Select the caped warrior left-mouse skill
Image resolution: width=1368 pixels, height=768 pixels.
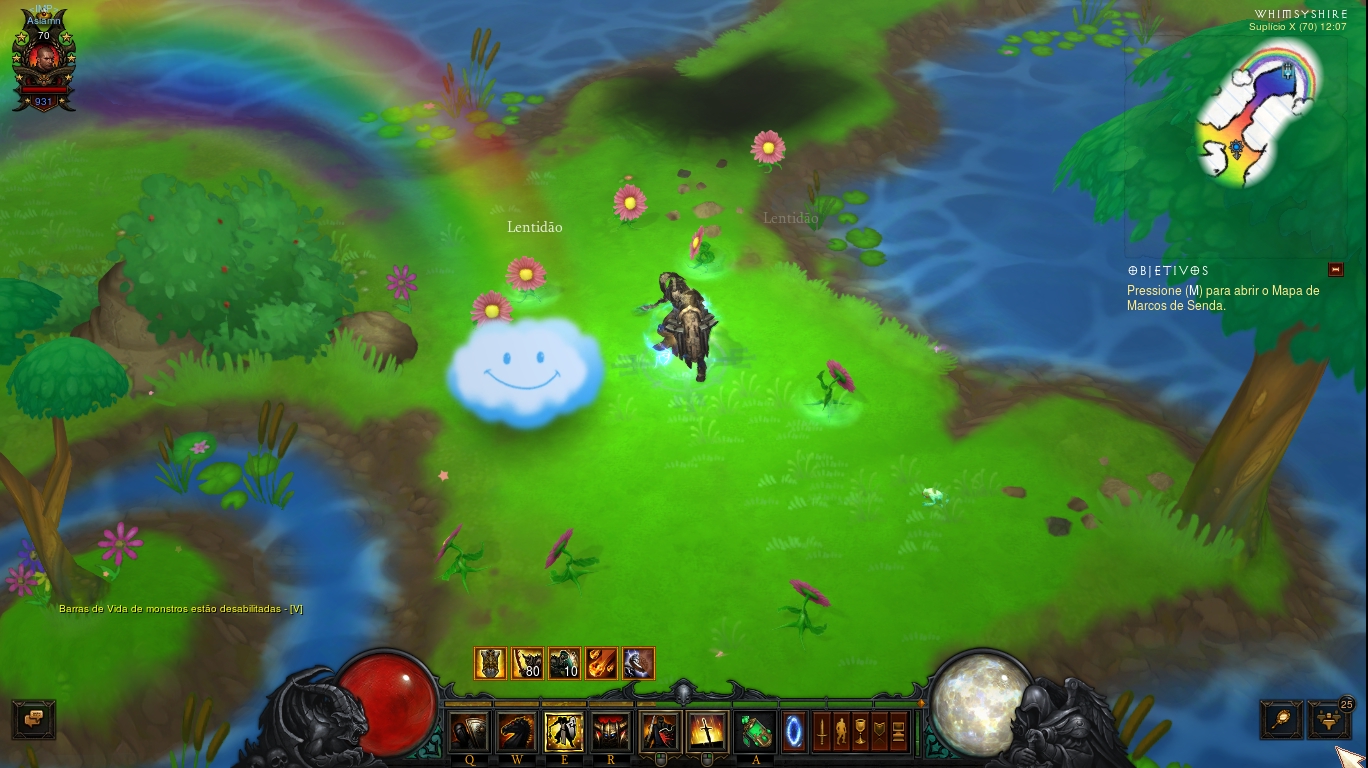click(660, 733)
